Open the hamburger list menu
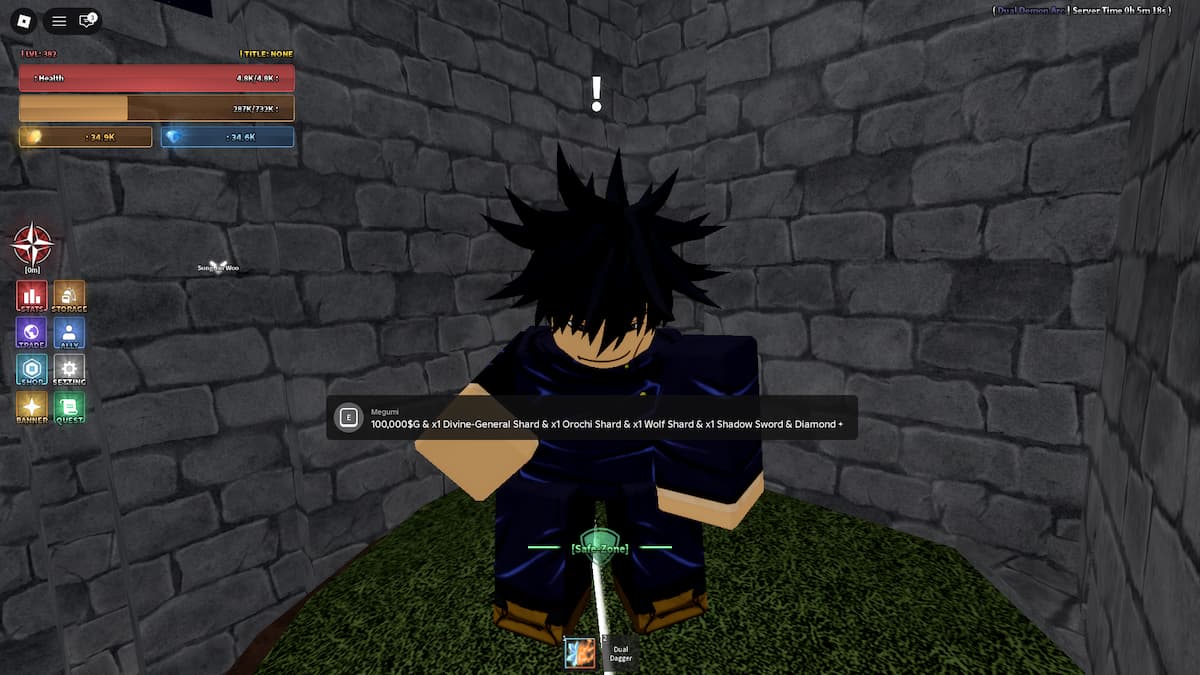The image size is (1200, 675). [59, 20]
